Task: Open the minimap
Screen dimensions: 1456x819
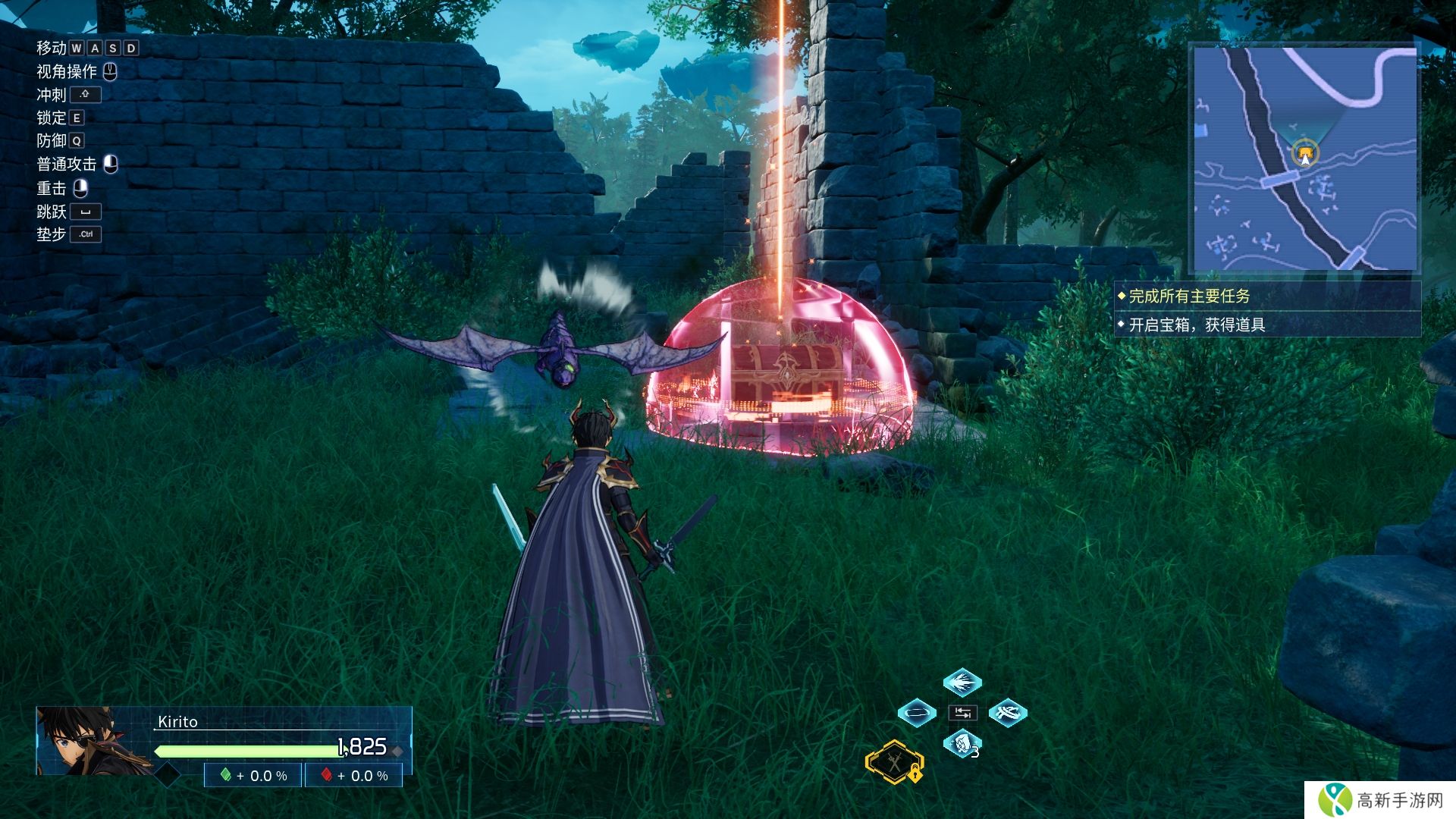Action: [x=1304, y=159]
